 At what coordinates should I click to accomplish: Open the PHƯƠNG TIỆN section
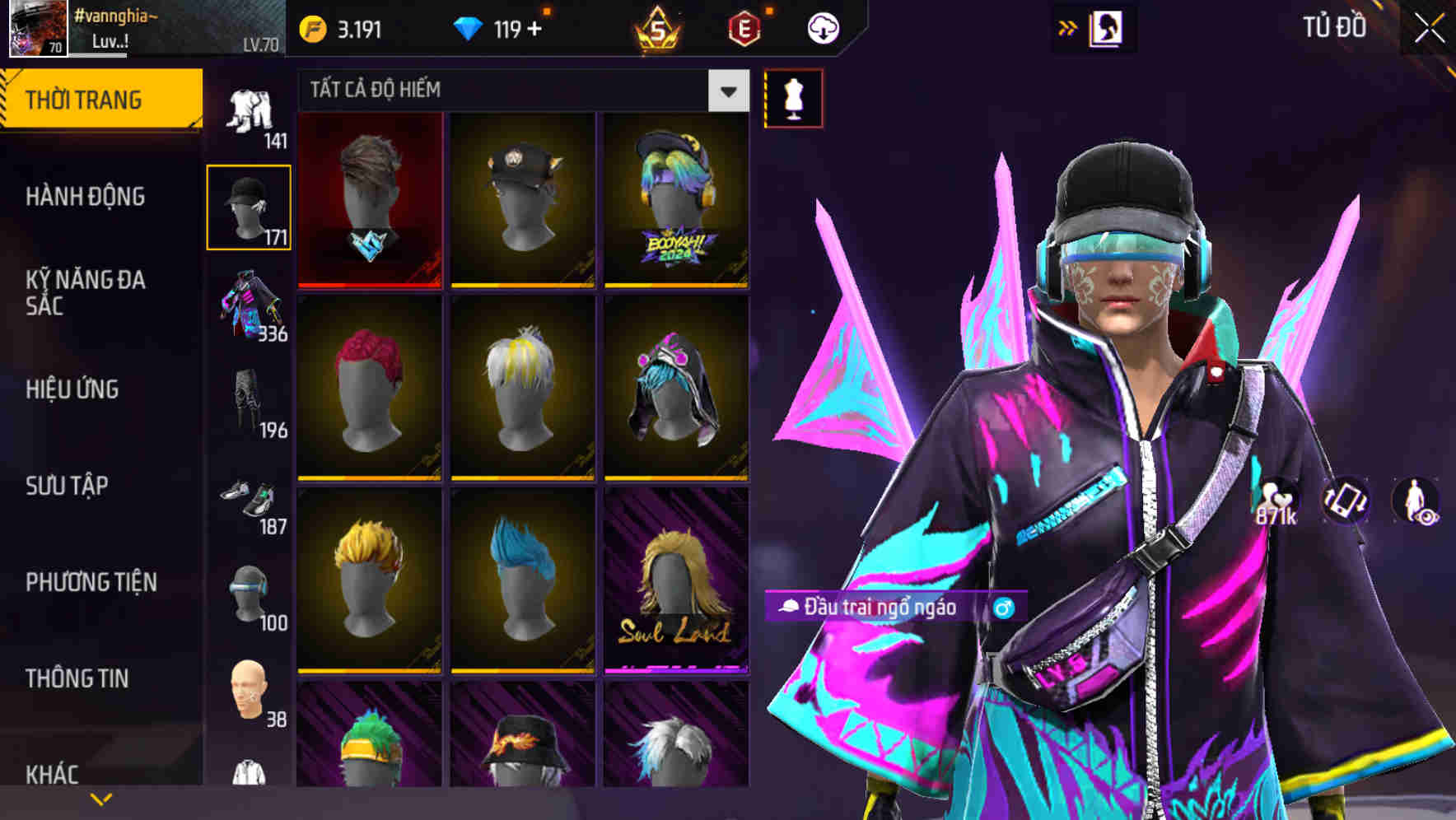tap(91, 582)
